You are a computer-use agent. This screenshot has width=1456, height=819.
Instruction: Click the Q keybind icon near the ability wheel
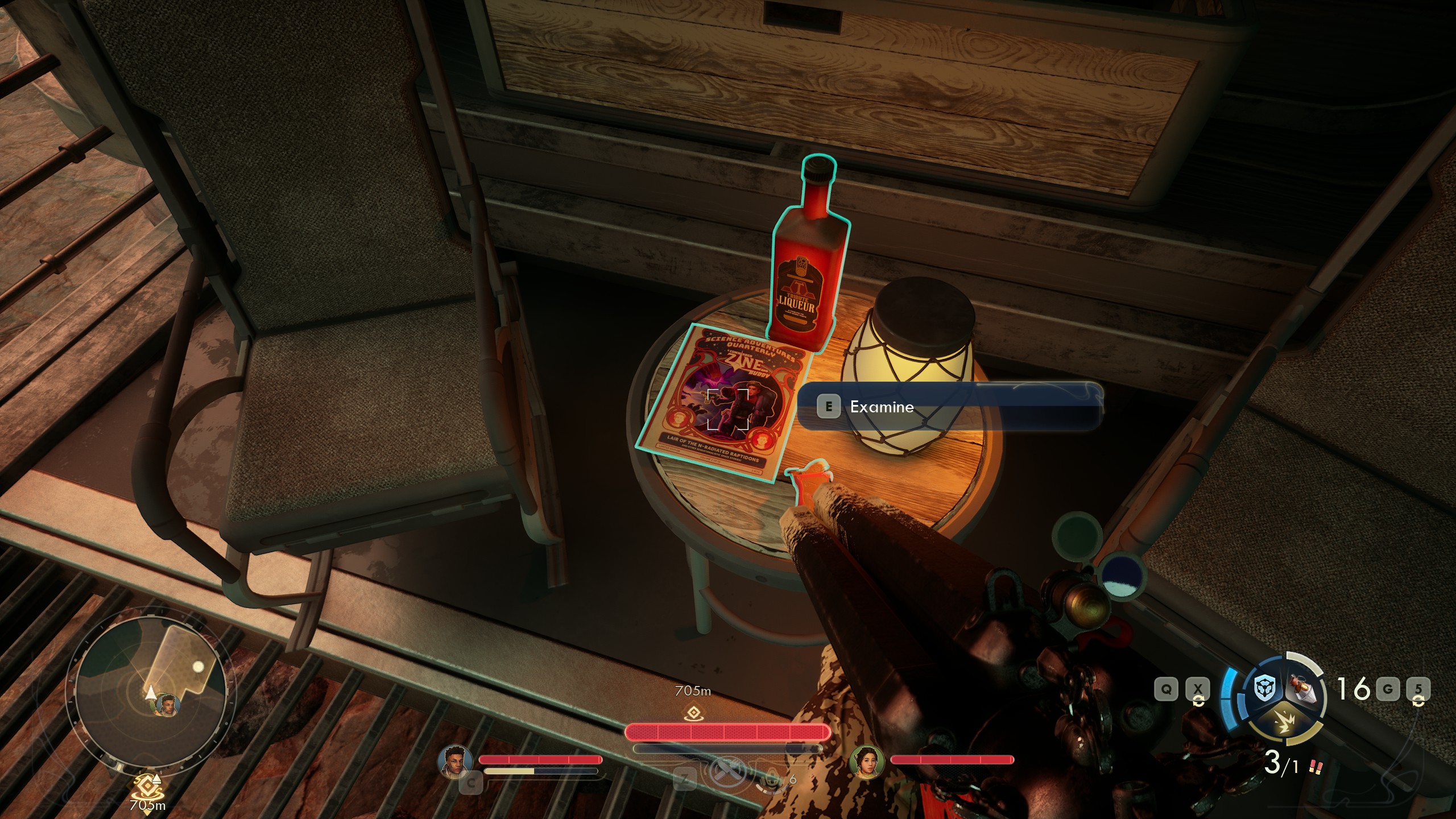click(x=1167, y=688)
